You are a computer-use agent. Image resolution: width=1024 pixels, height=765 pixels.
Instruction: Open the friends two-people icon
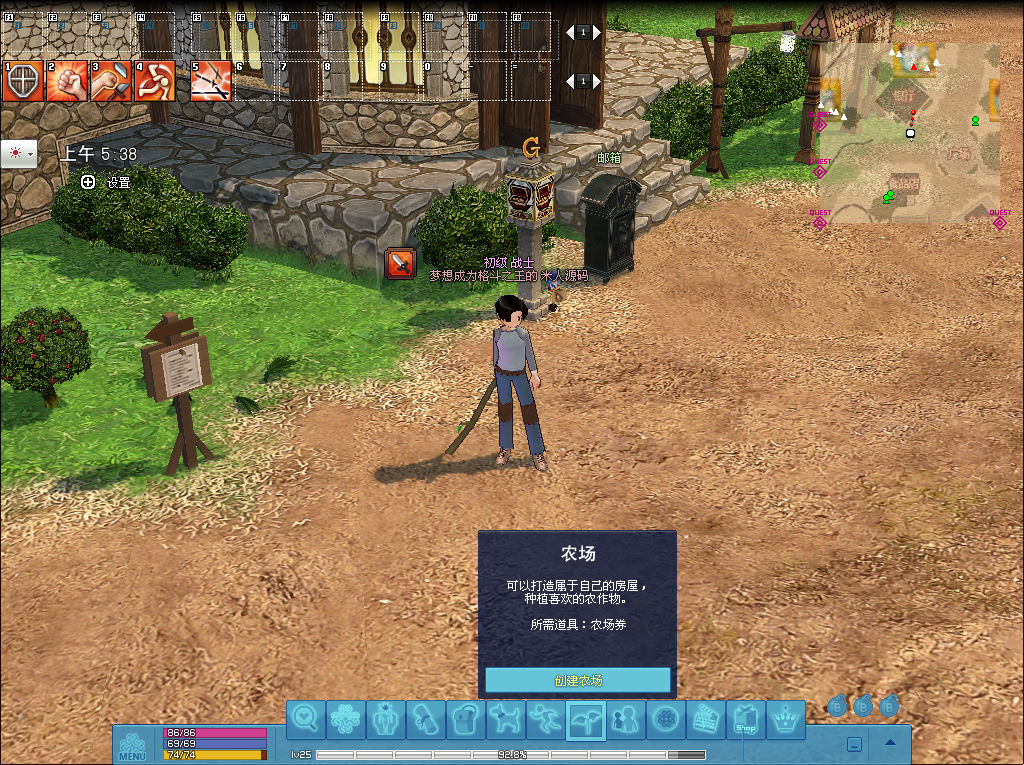(625, 720)
